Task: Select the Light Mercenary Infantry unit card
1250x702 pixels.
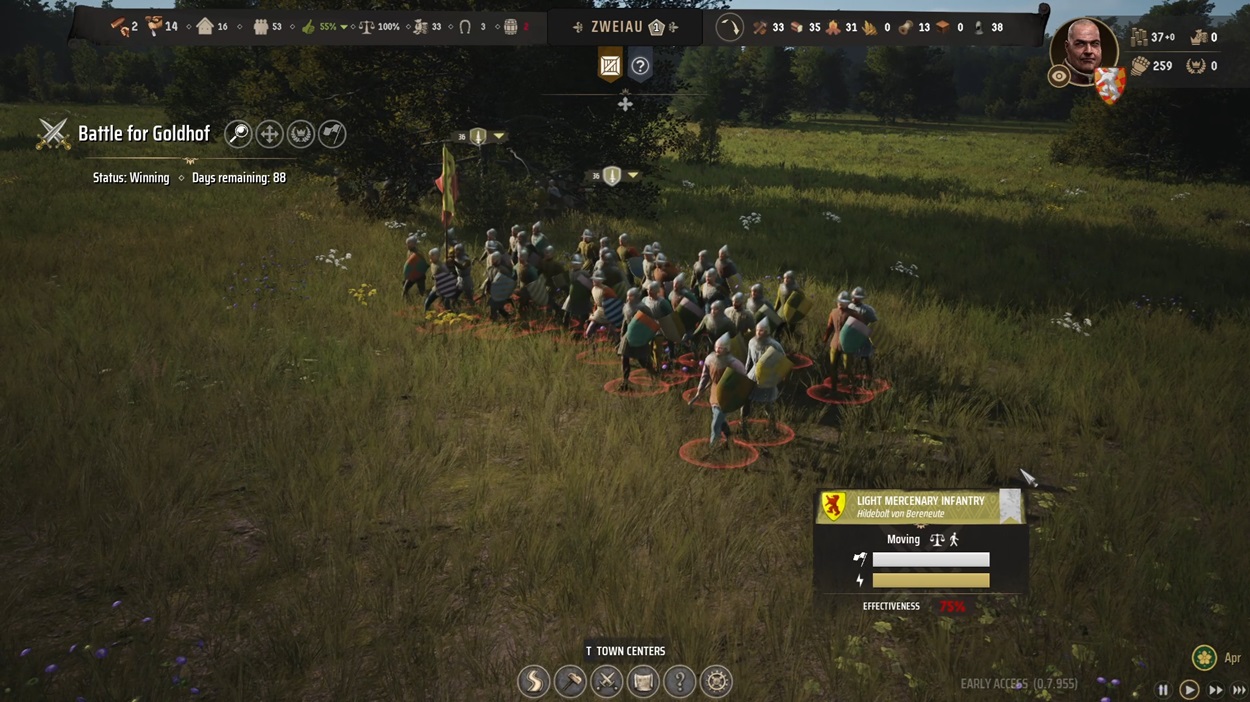Action: pyautogui.click(x=920, y=506)
